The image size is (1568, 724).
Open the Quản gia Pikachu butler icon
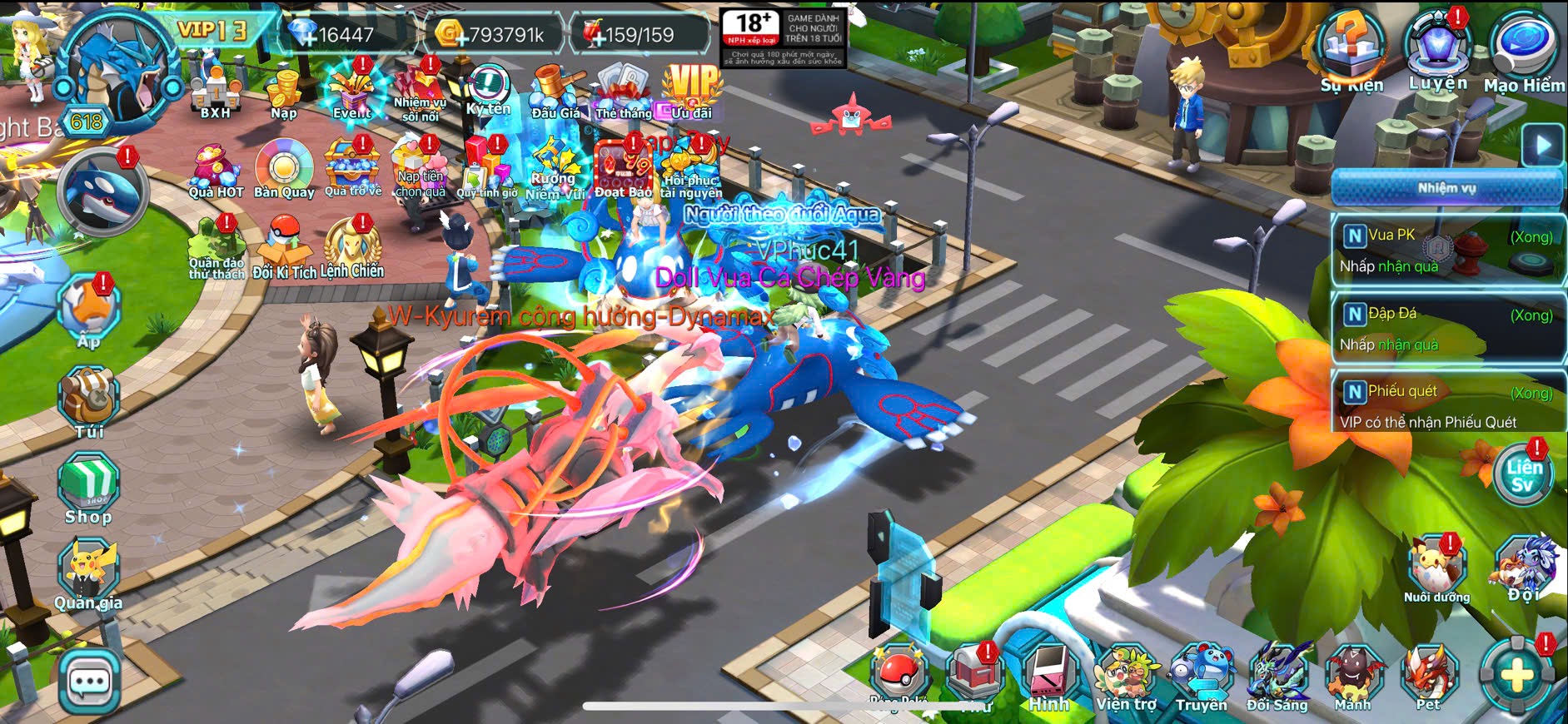[x=88, y=573]
